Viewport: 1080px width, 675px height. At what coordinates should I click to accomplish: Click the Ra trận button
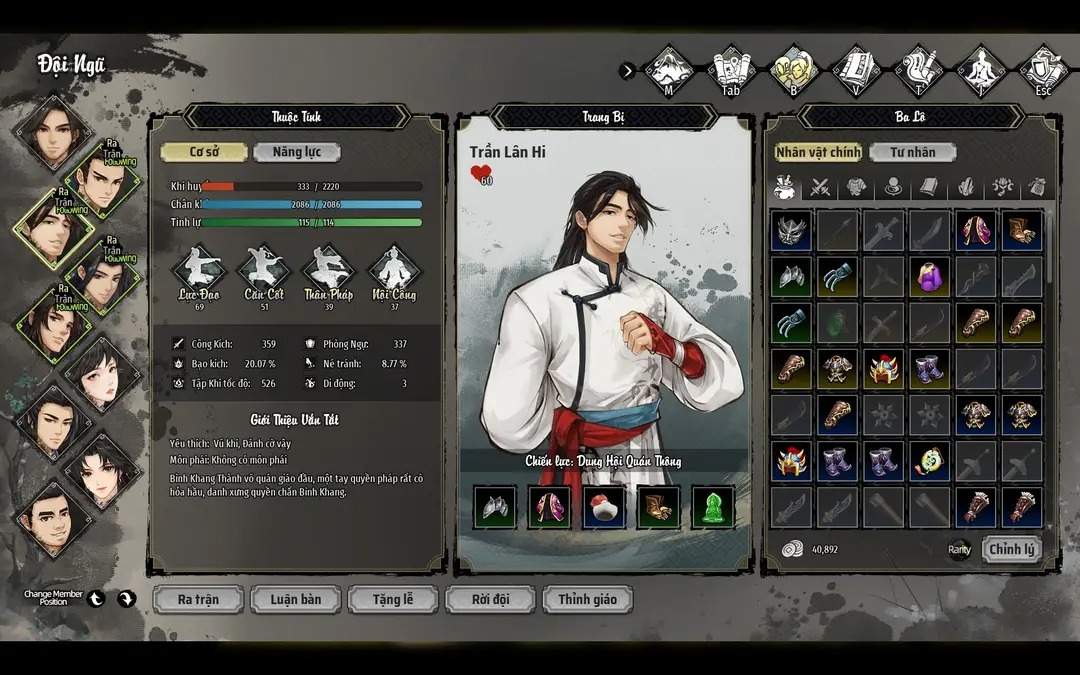click(x=198, y=599)
